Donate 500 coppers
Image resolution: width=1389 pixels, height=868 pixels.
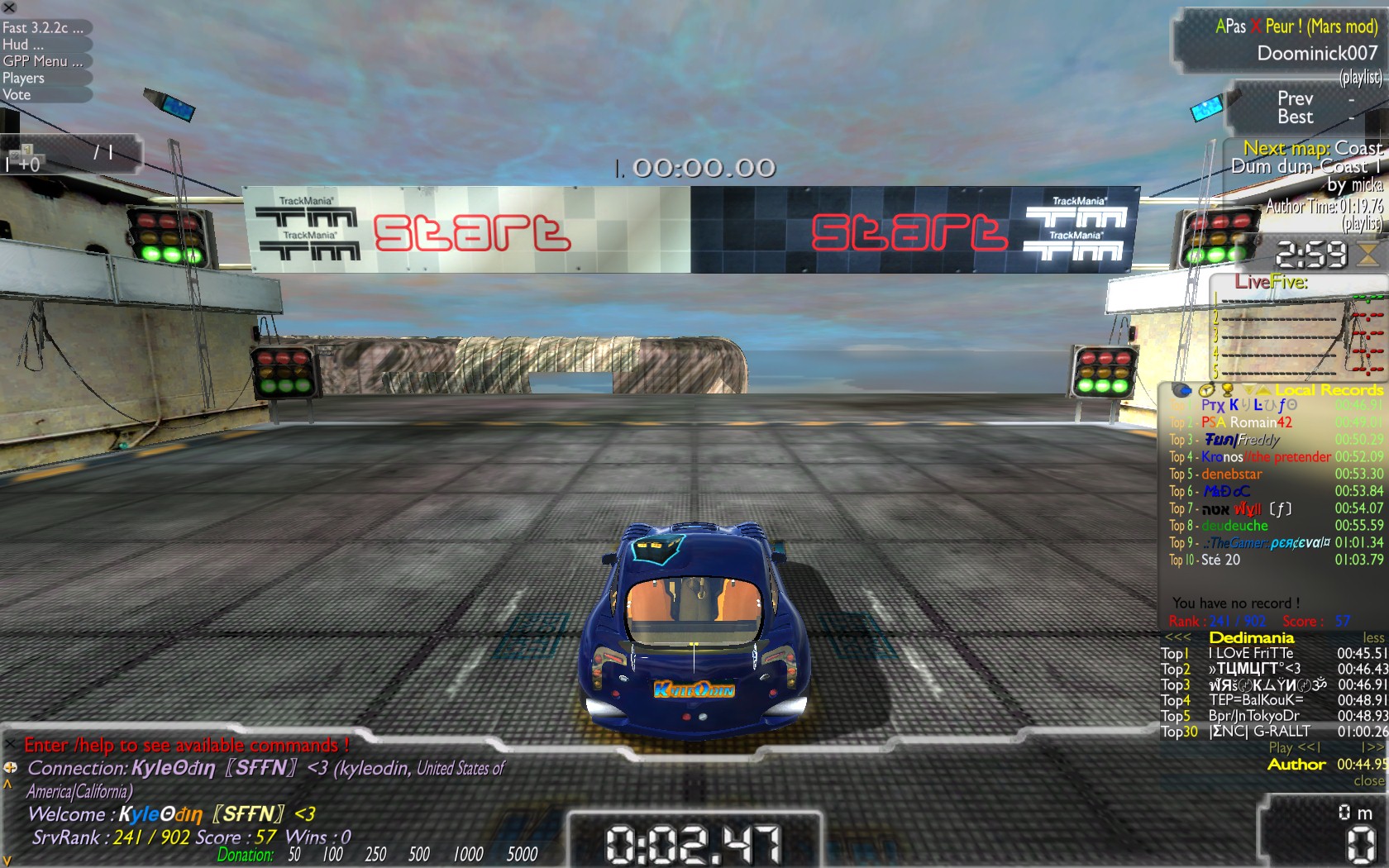(x=419, y=855)
